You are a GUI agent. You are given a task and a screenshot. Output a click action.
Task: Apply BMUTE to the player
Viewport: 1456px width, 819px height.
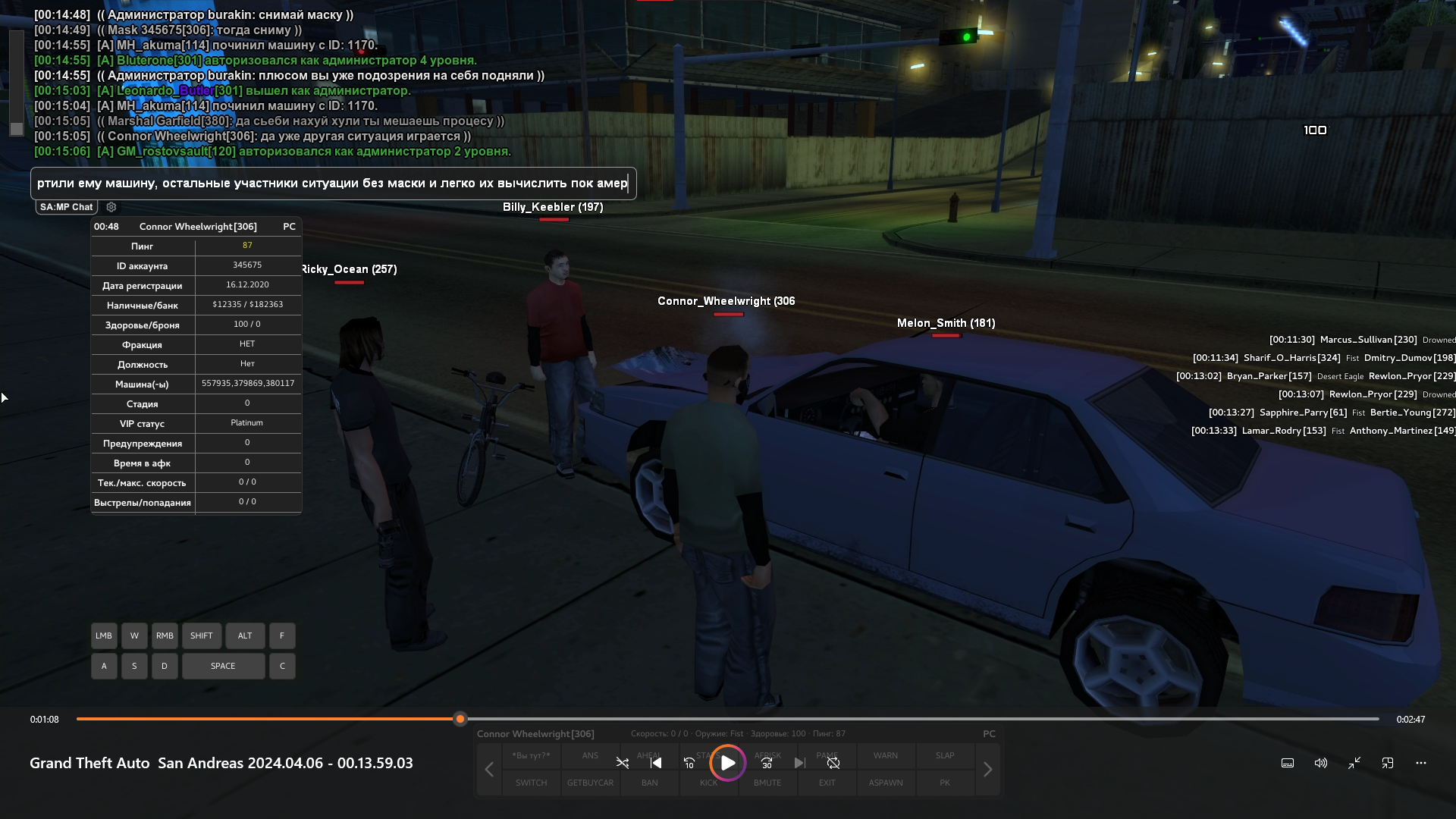click(767, 783)
